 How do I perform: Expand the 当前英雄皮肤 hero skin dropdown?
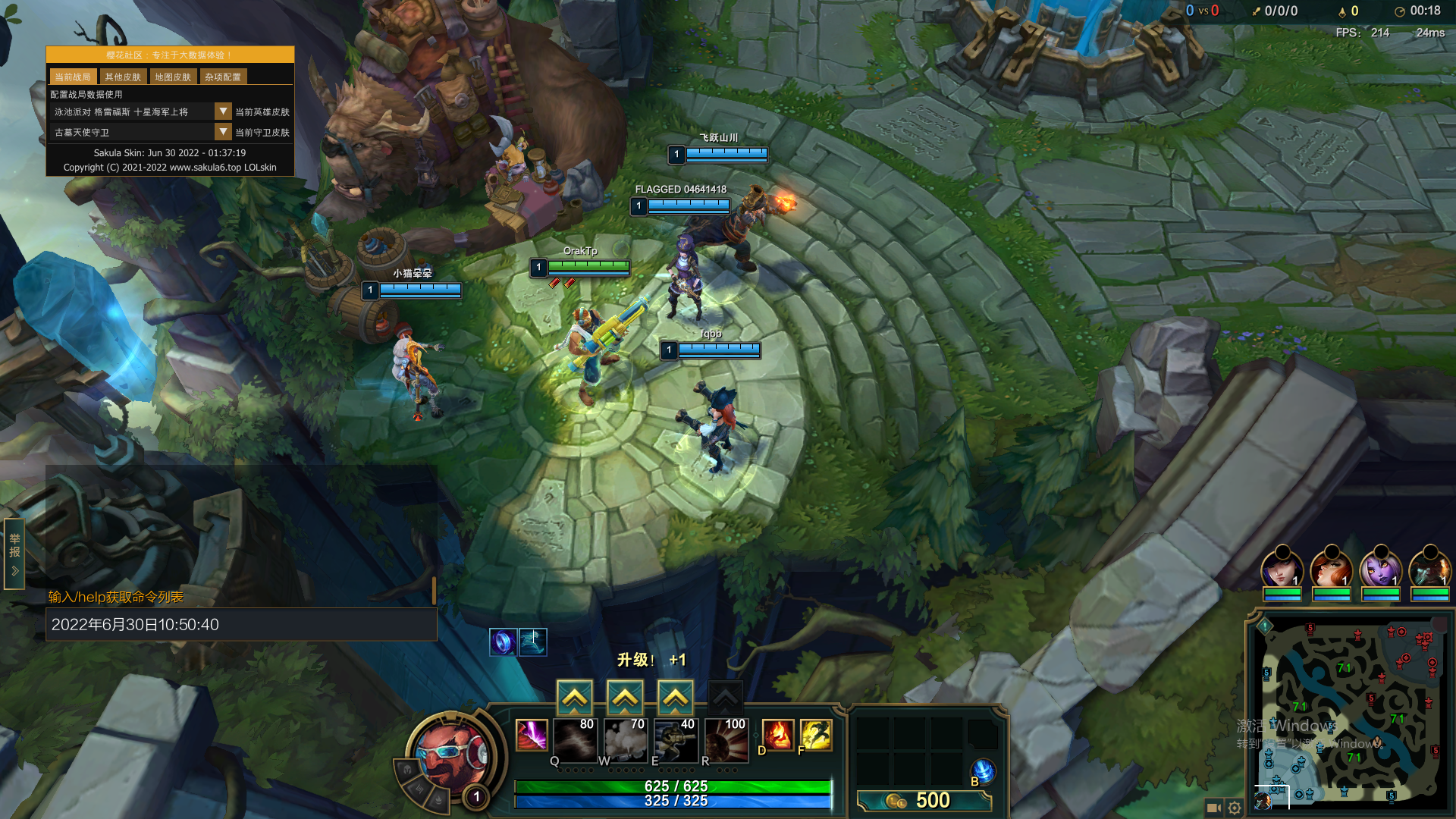pyautogui.click(x=223, y=111)
